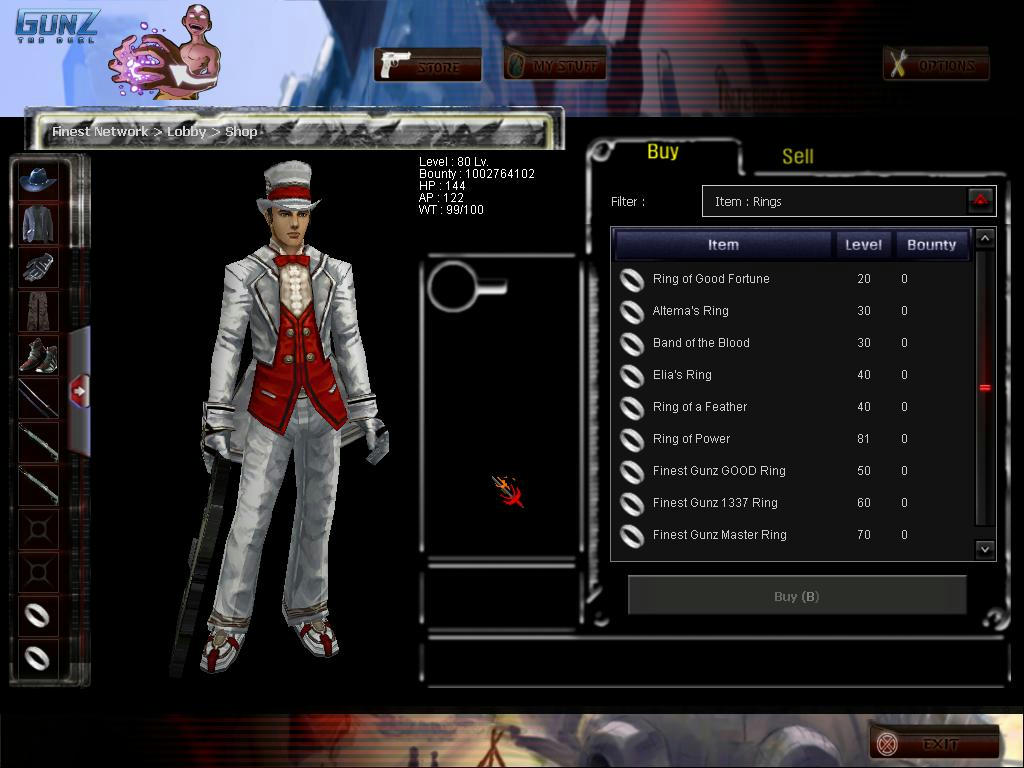Viewport: 1024px width, 768px height.
Task: Switch to the Sell tab
Action: coord(797,156)
